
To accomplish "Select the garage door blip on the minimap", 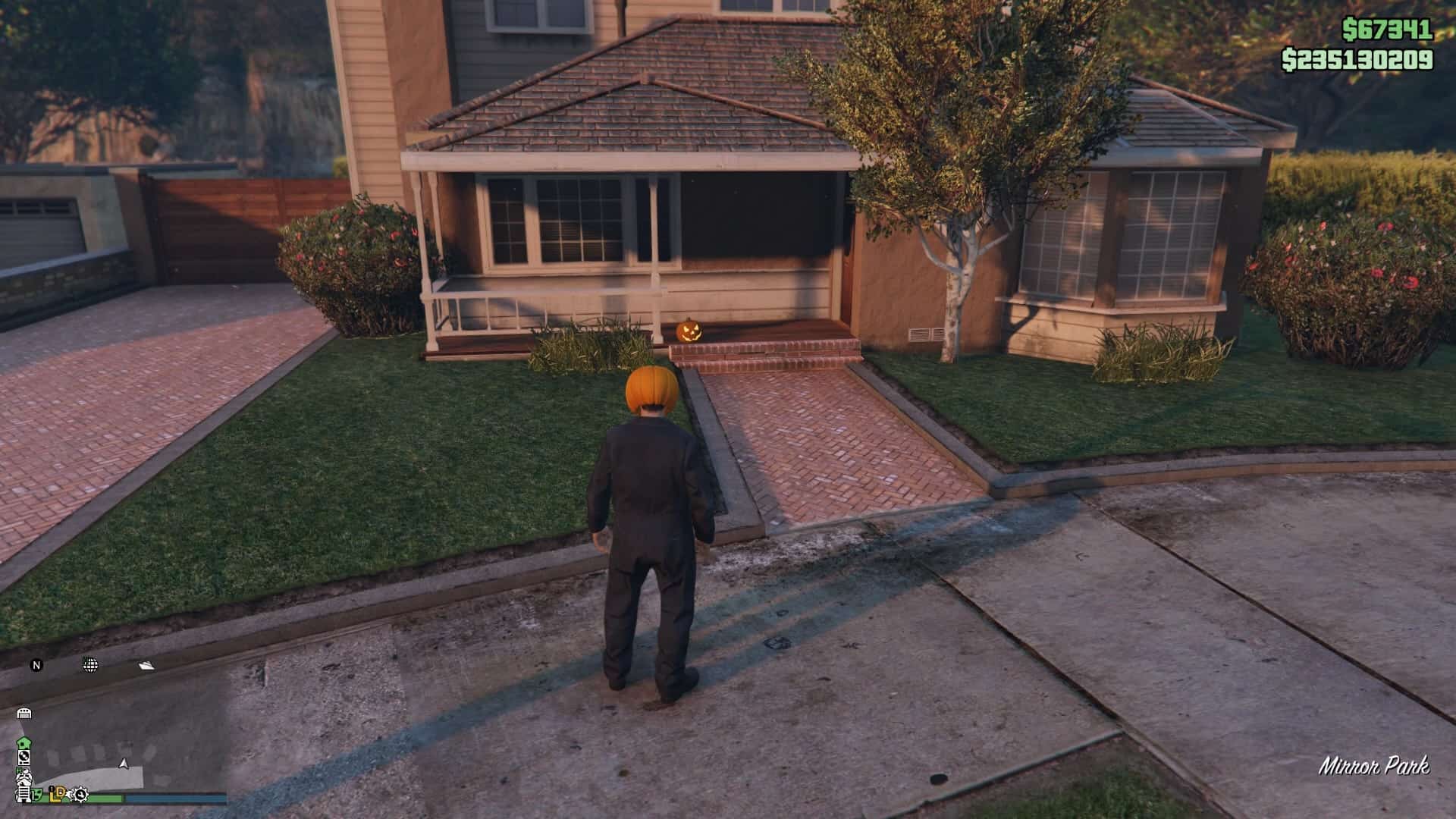I will [24, 713].
